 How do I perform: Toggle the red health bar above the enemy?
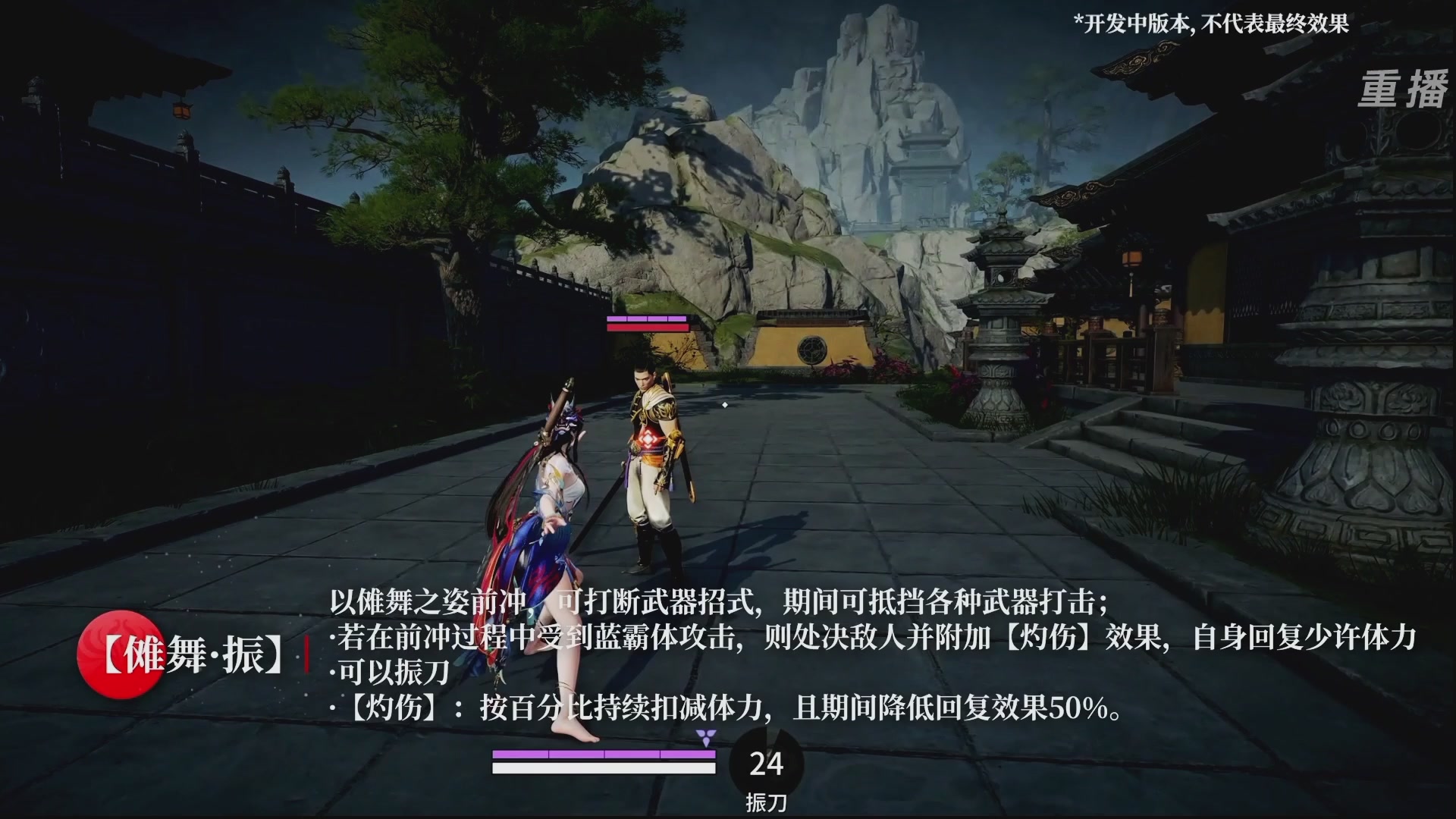click(648, 328)
